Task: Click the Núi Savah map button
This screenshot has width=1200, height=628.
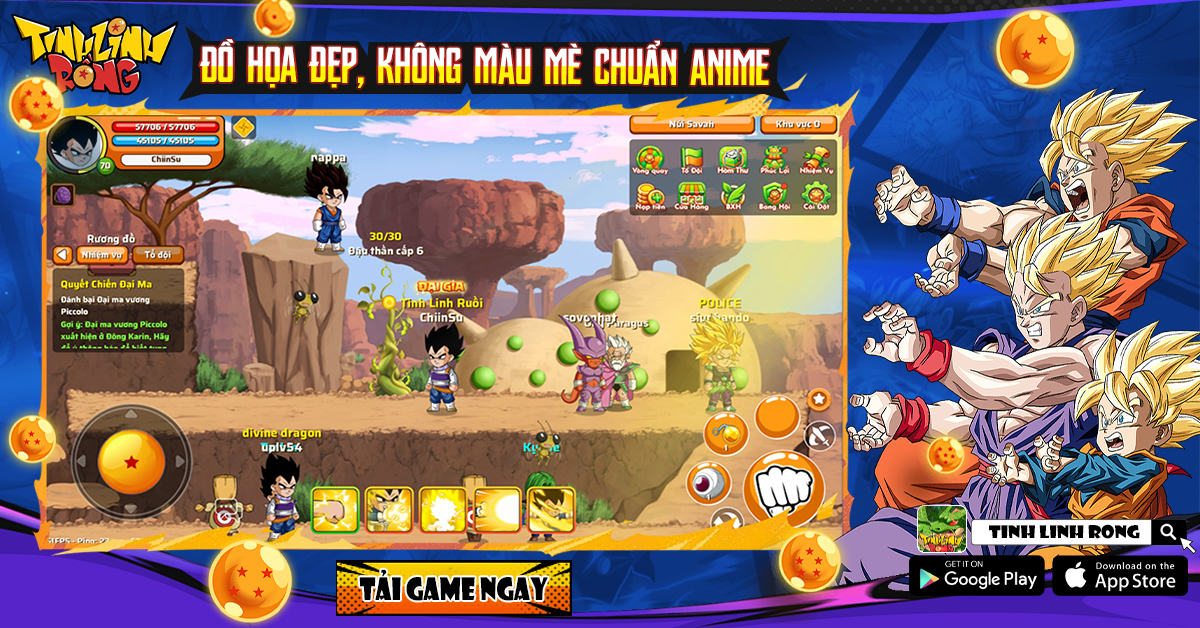Action: coord(691,124)
